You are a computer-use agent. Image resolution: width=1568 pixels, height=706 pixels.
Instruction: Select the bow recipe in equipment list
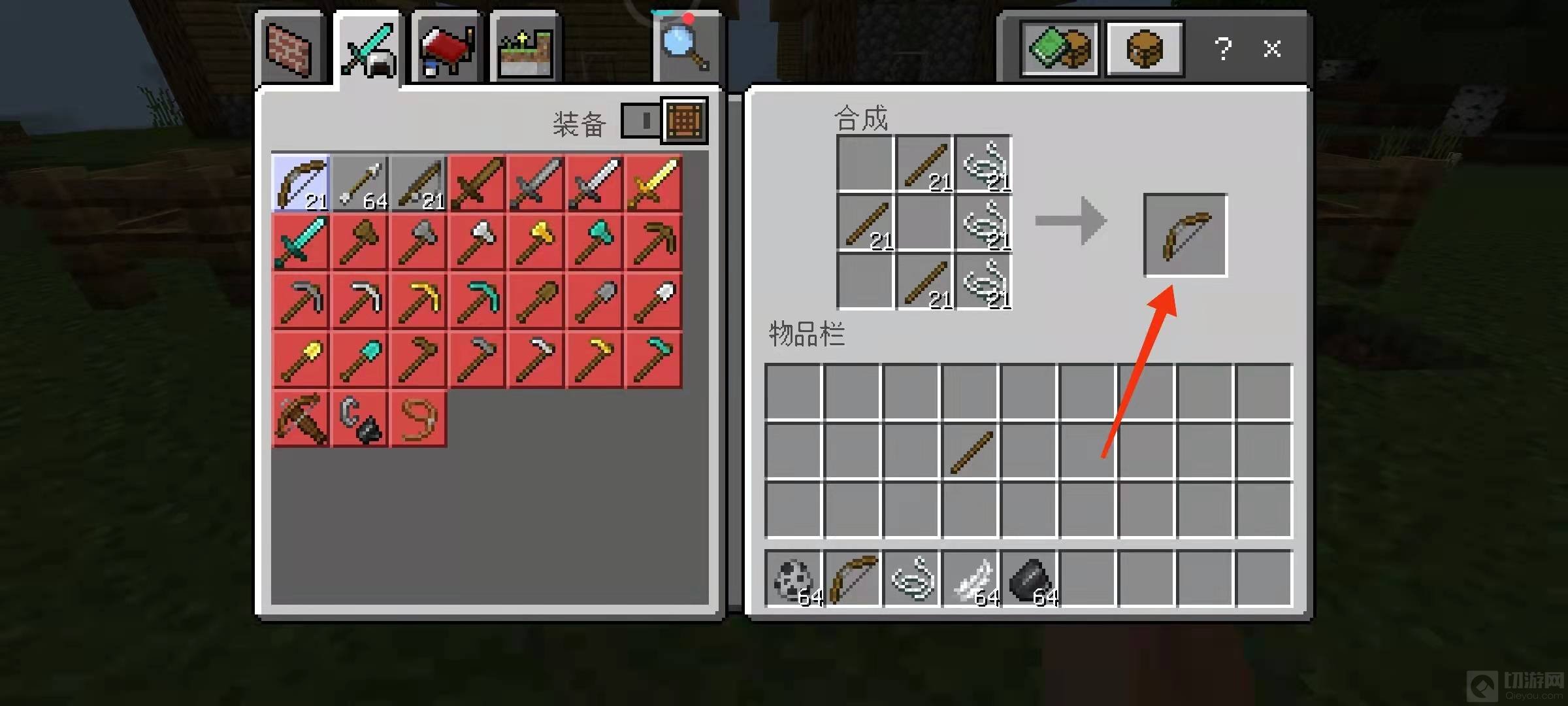[x=301, y=184]
